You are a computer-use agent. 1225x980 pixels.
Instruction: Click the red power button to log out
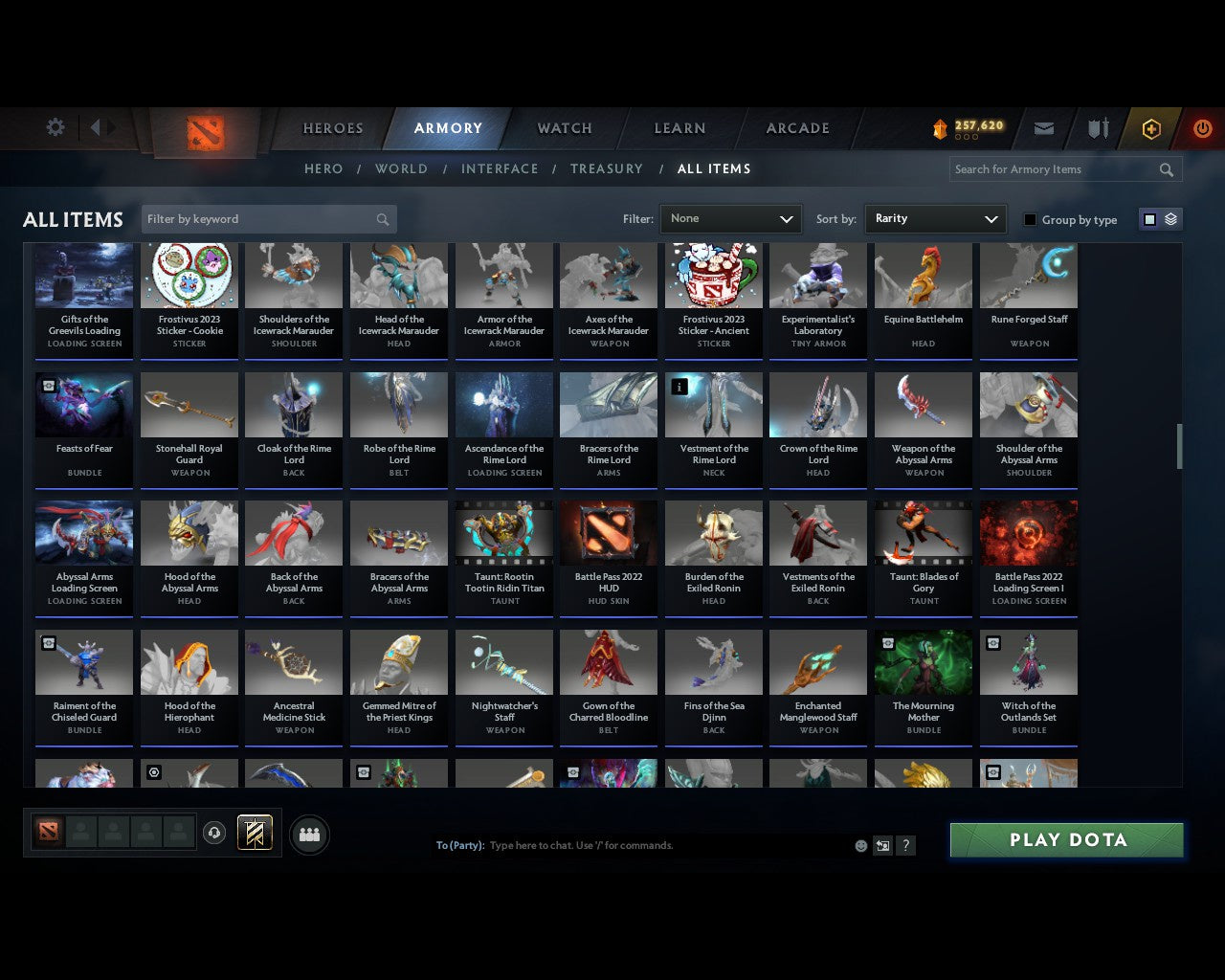1202,127
